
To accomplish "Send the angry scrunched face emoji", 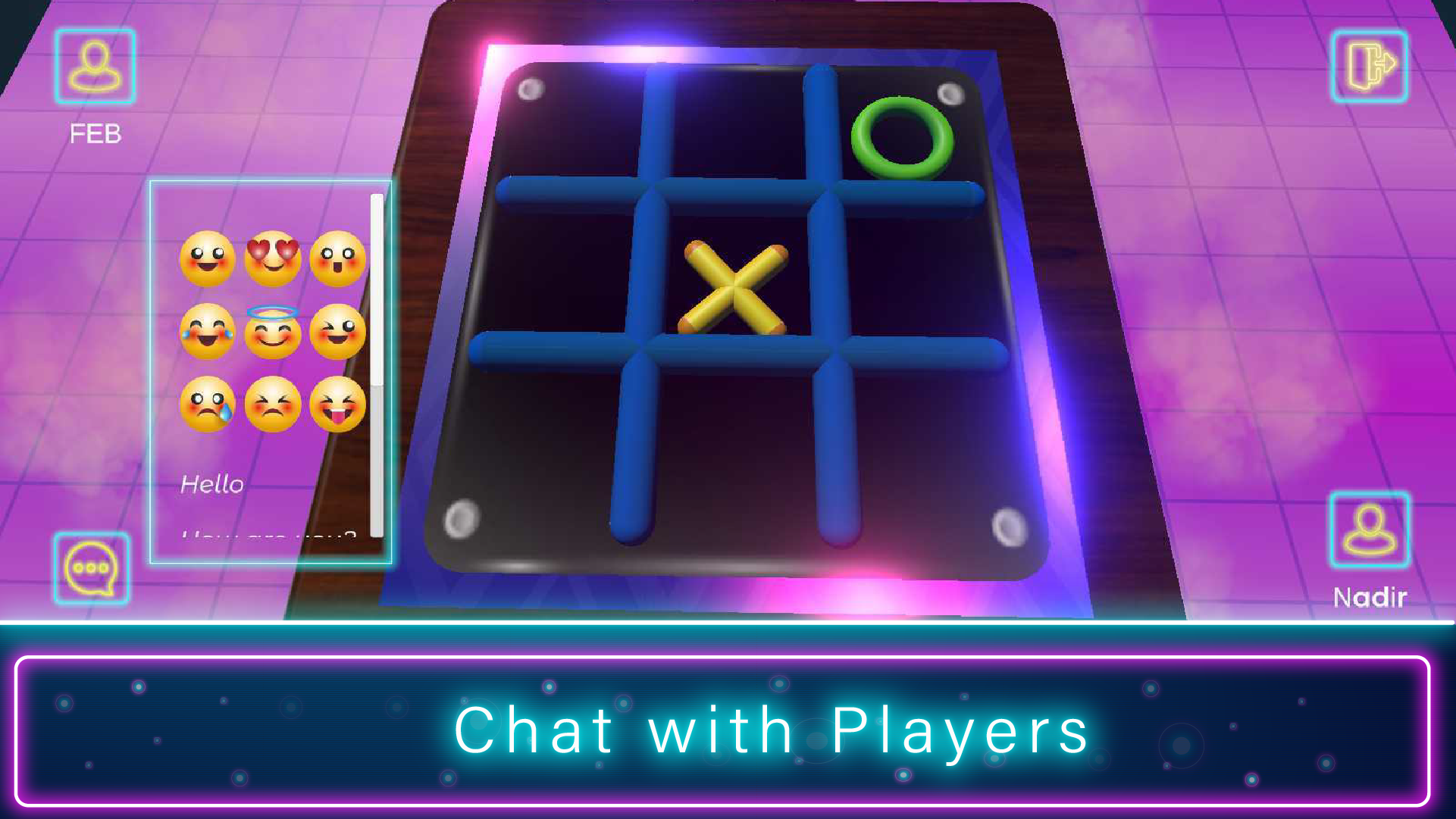I will pos(274,407).
